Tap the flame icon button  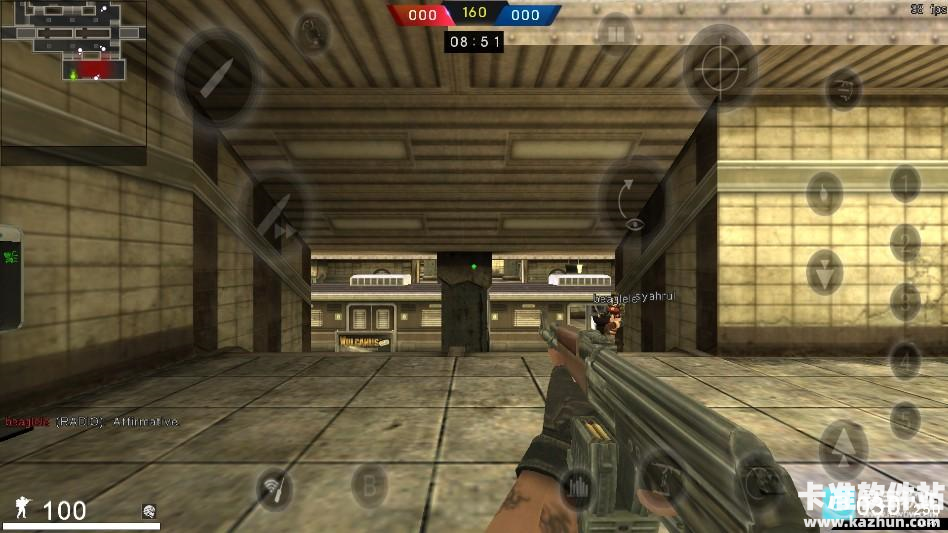(823, 193)
